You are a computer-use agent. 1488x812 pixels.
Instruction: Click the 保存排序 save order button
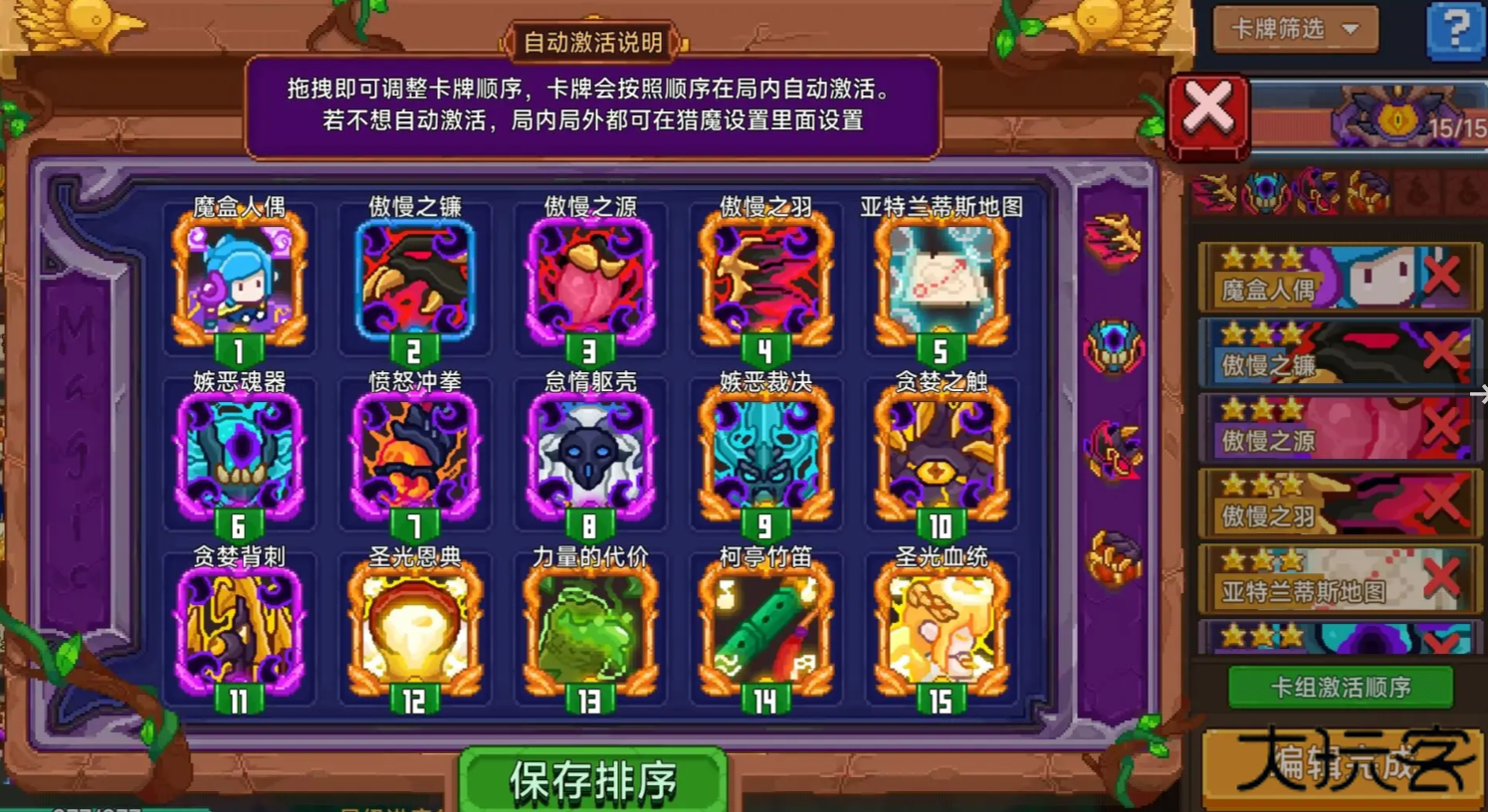[x=592, y=781]
